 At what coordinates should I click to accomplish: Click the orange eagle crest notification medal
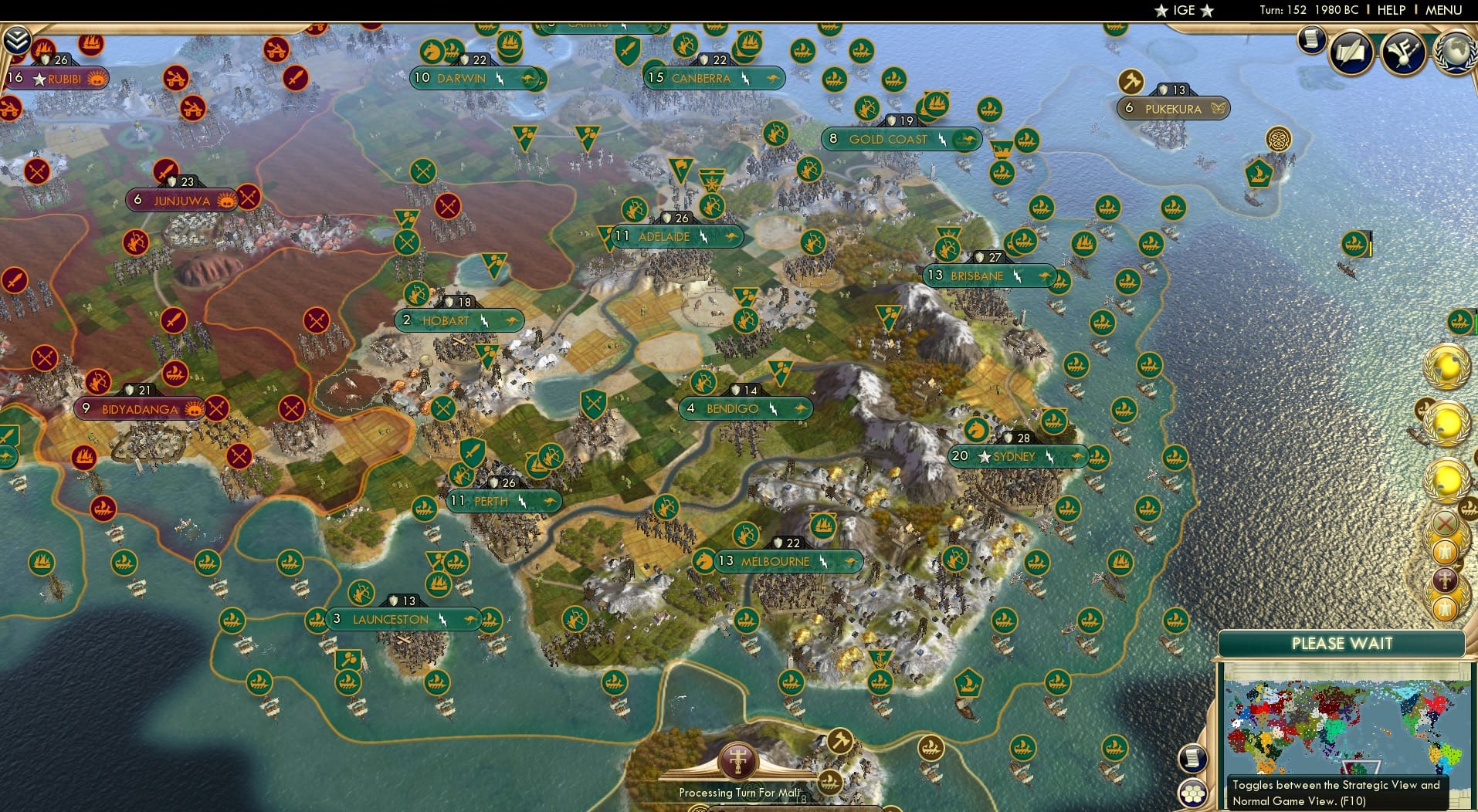pyautogui.click(x=1445, y=552)
